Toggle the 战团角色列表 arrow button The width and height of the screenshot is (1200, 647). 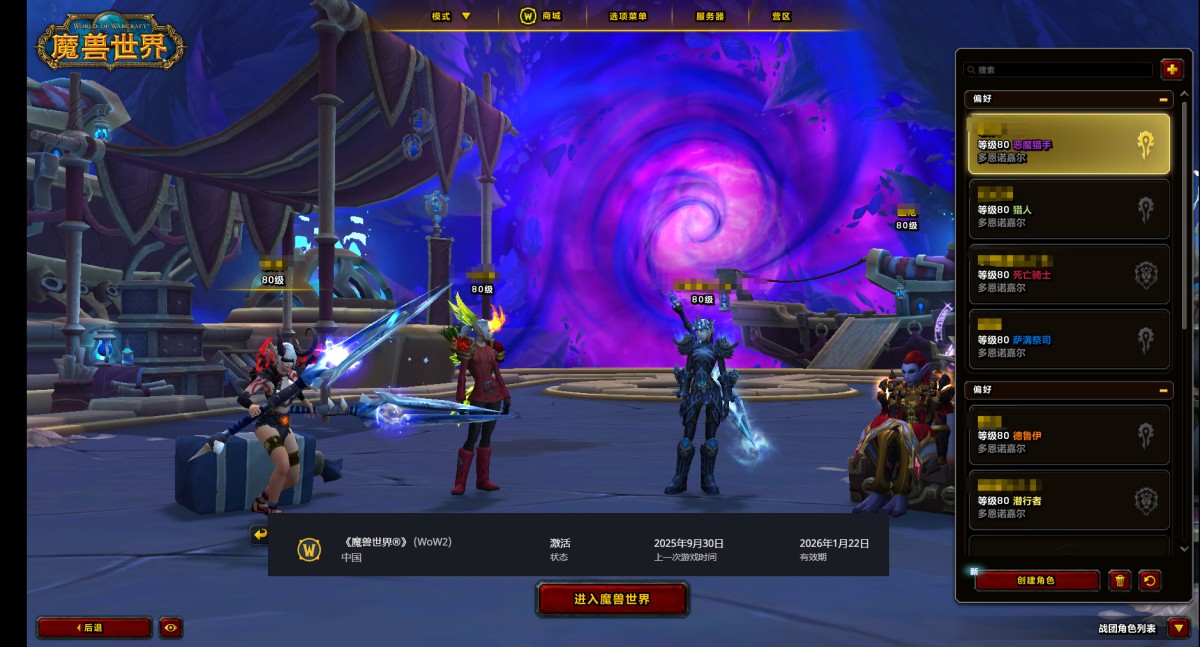click(1178, 628)
